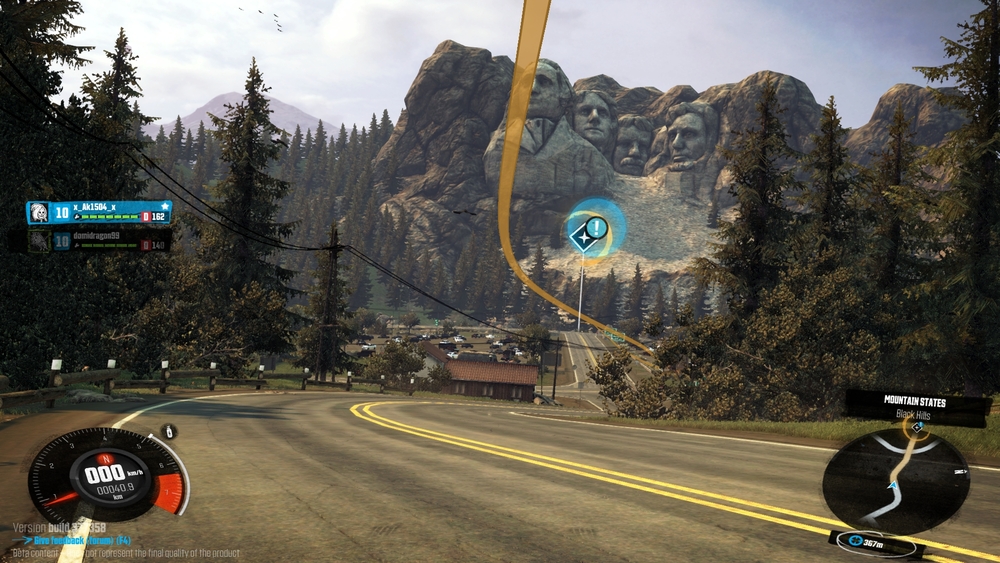
Task: Click the mission marker on the minimap
Action: pyautogui.click(x=917, y=425)
